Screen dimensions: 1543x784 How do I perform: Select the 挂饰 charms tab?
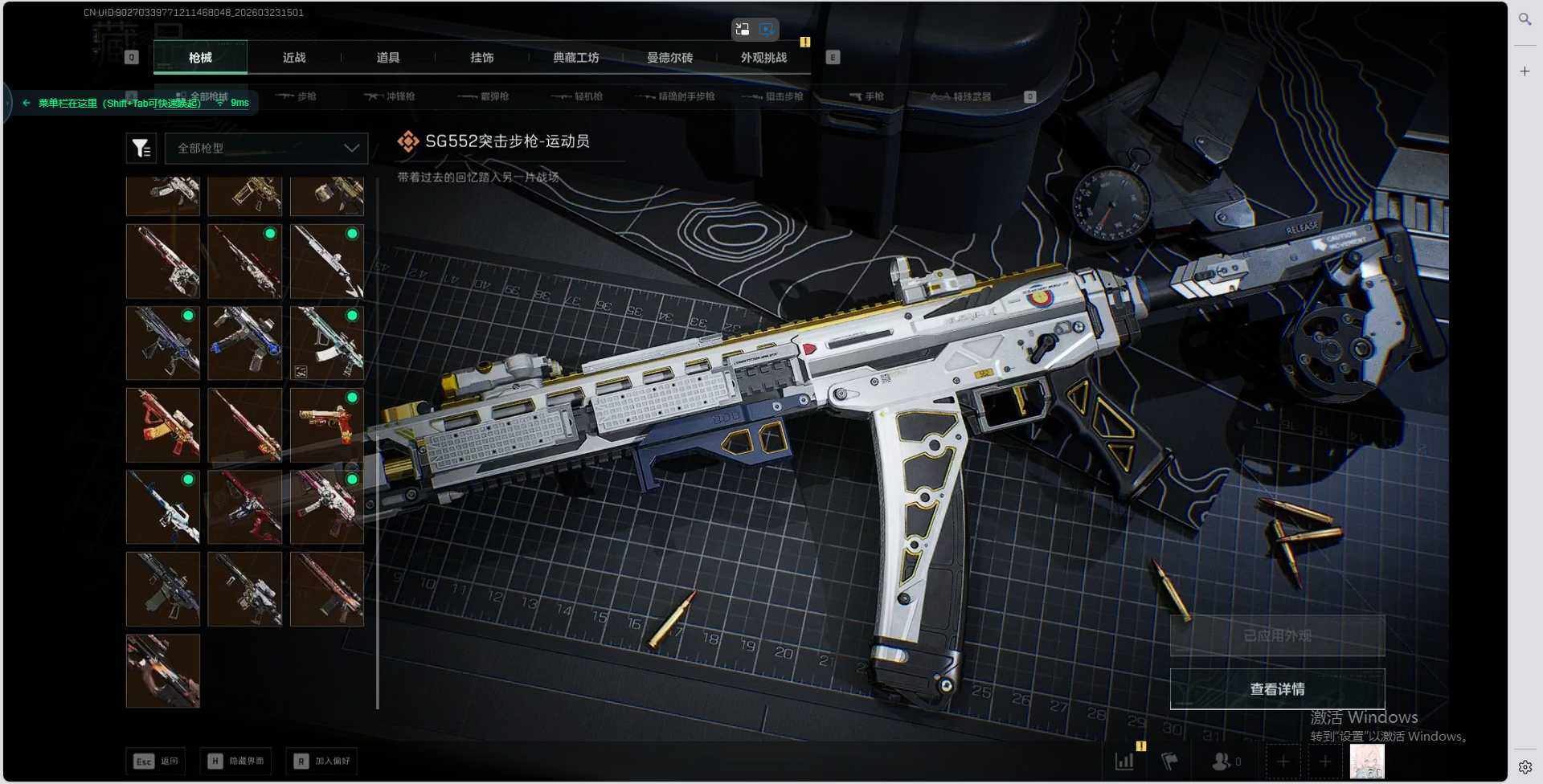pos(482,58)
